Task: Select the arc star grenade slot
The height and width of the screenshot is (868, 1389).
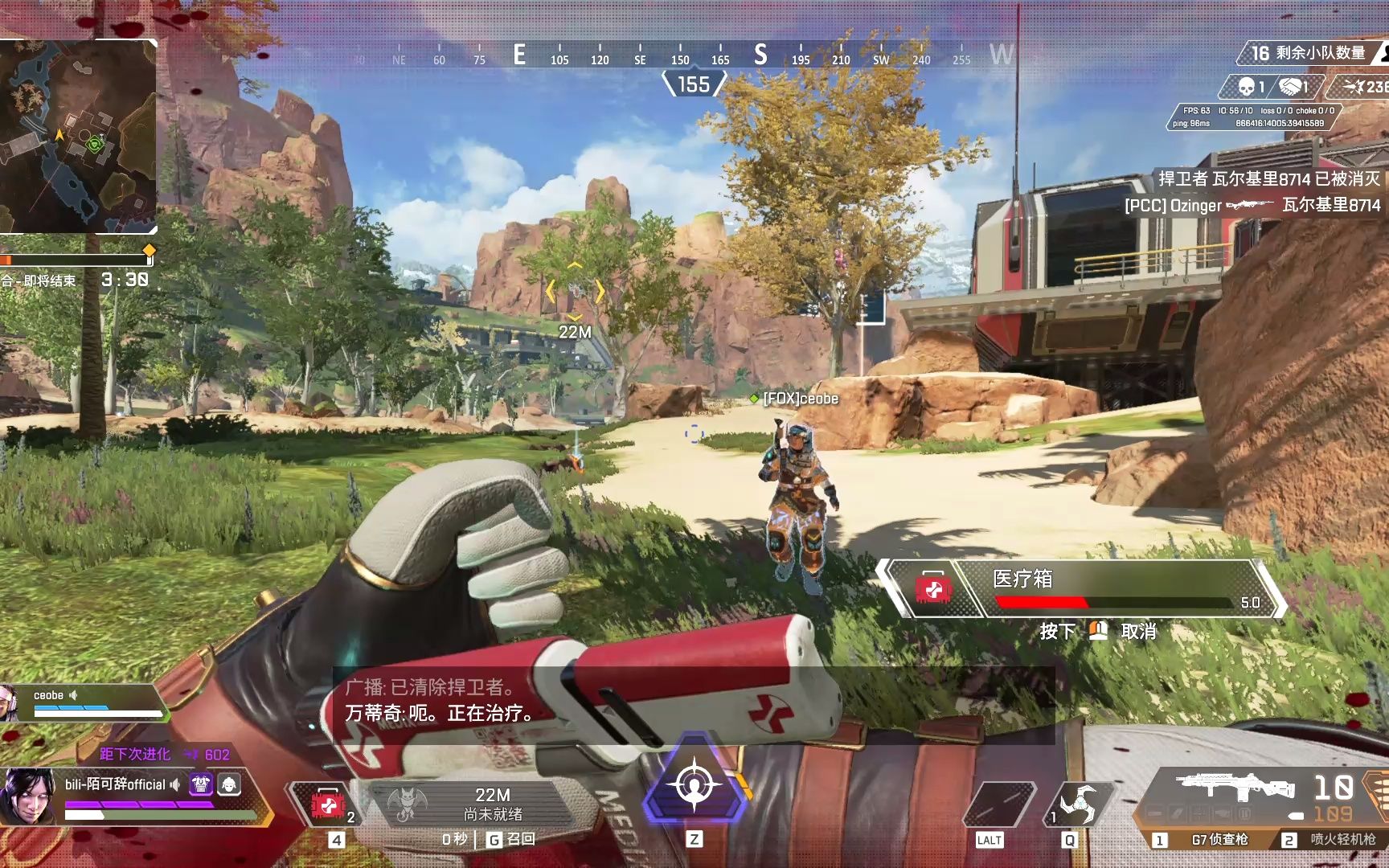Action: pos(1078,804)
